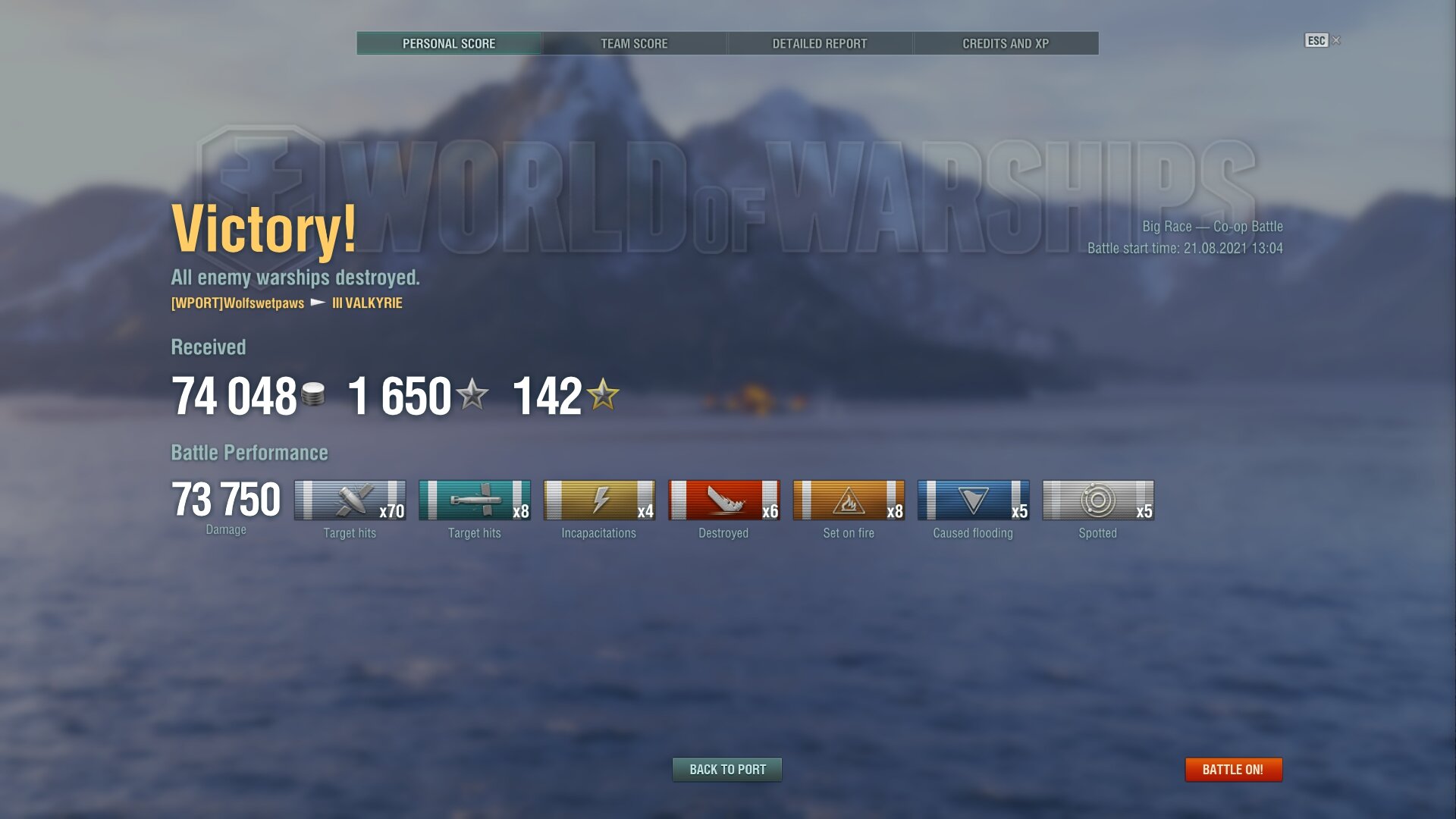
Task: Select the Spotted ribbon
Action: 1097,500
